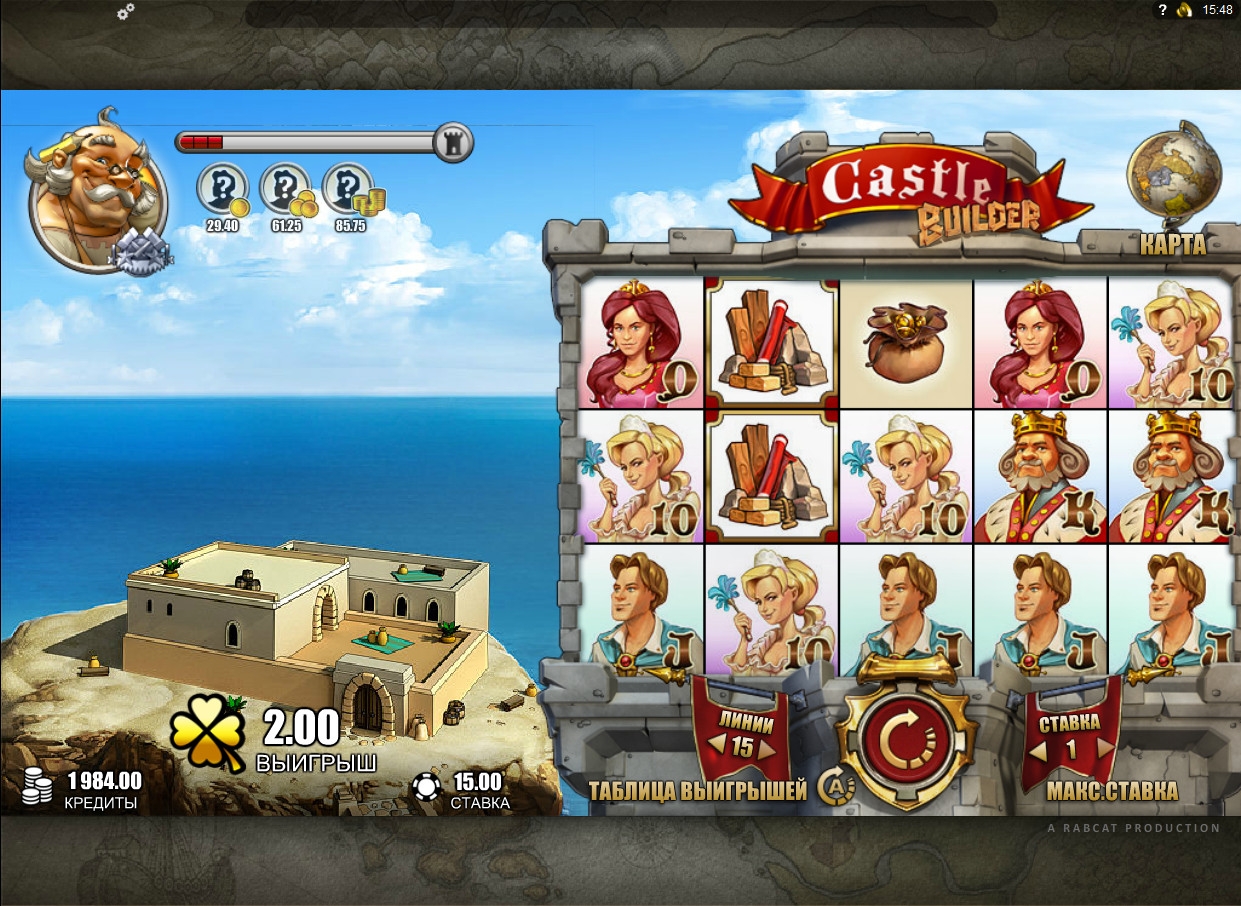This screenshot has width=1241, height=906.
Task: Open the map (Карта)
Action: [x=1172, y=244]
